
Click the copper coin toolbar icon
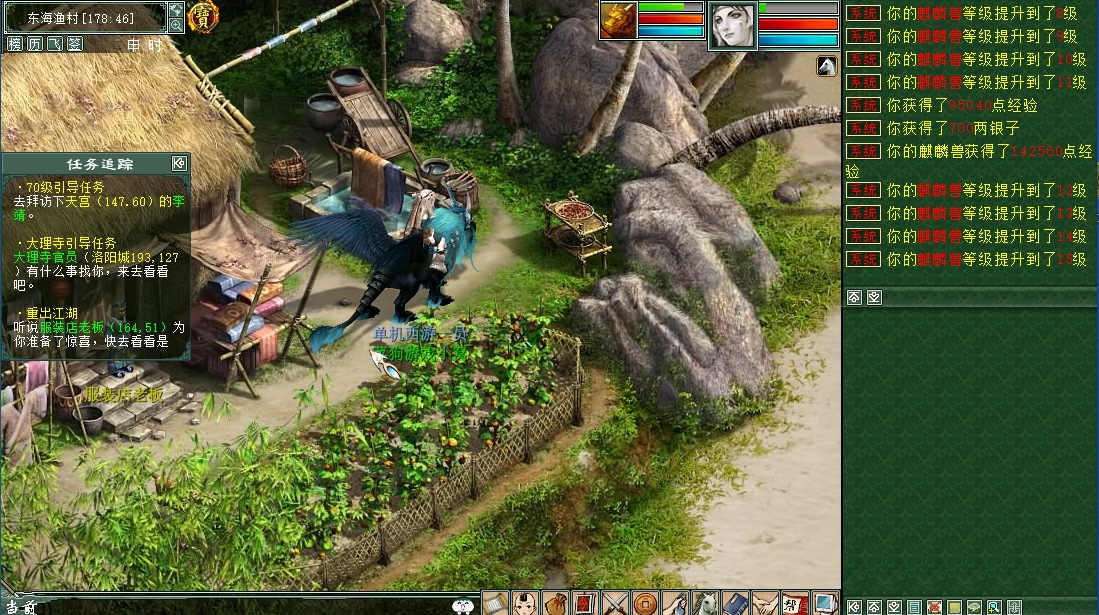click(x=645, y=603)
